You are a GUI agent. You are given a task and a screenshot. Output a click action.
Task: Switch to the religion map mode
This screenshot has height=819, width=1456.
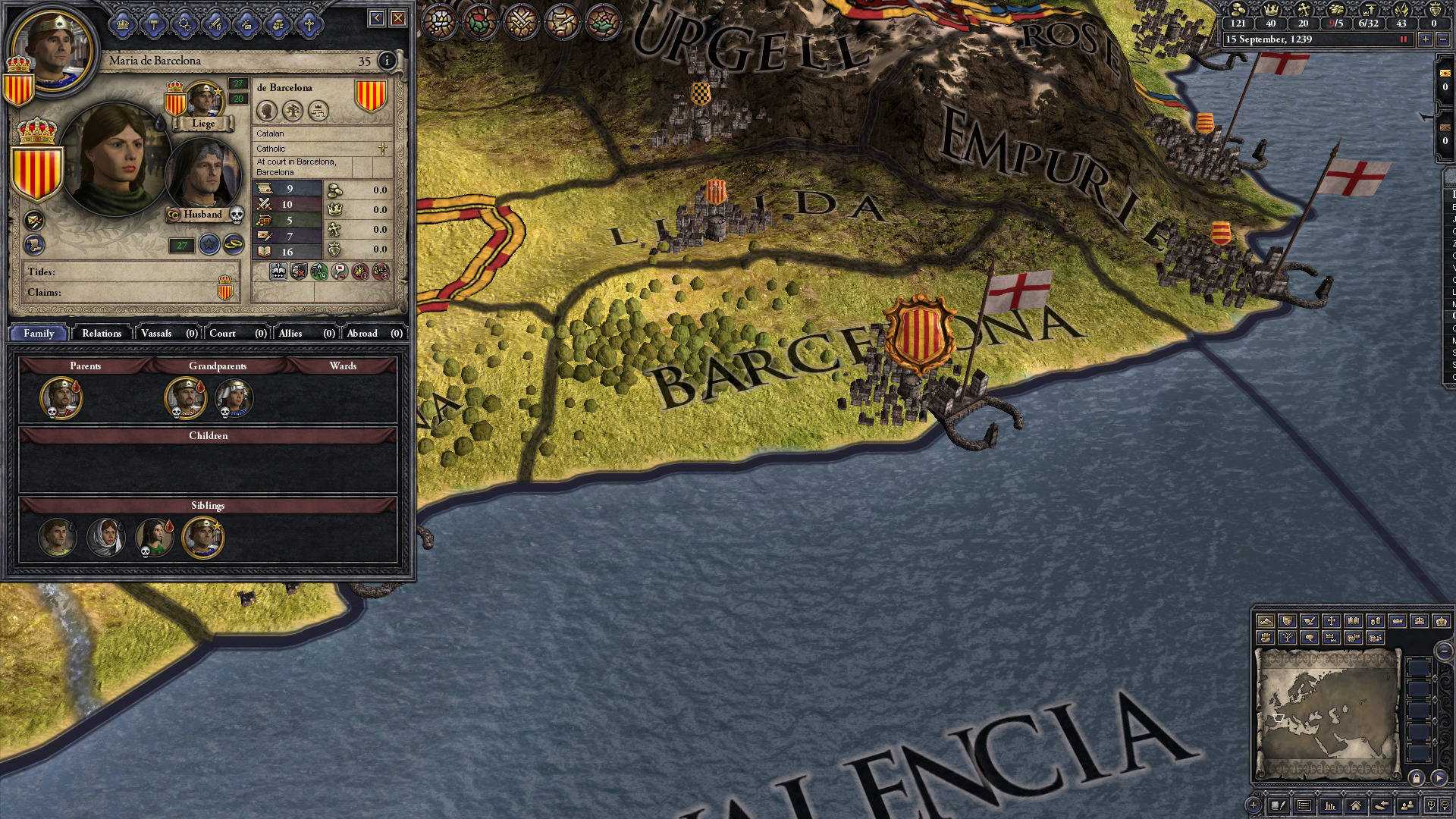[x=1331, y=621]
